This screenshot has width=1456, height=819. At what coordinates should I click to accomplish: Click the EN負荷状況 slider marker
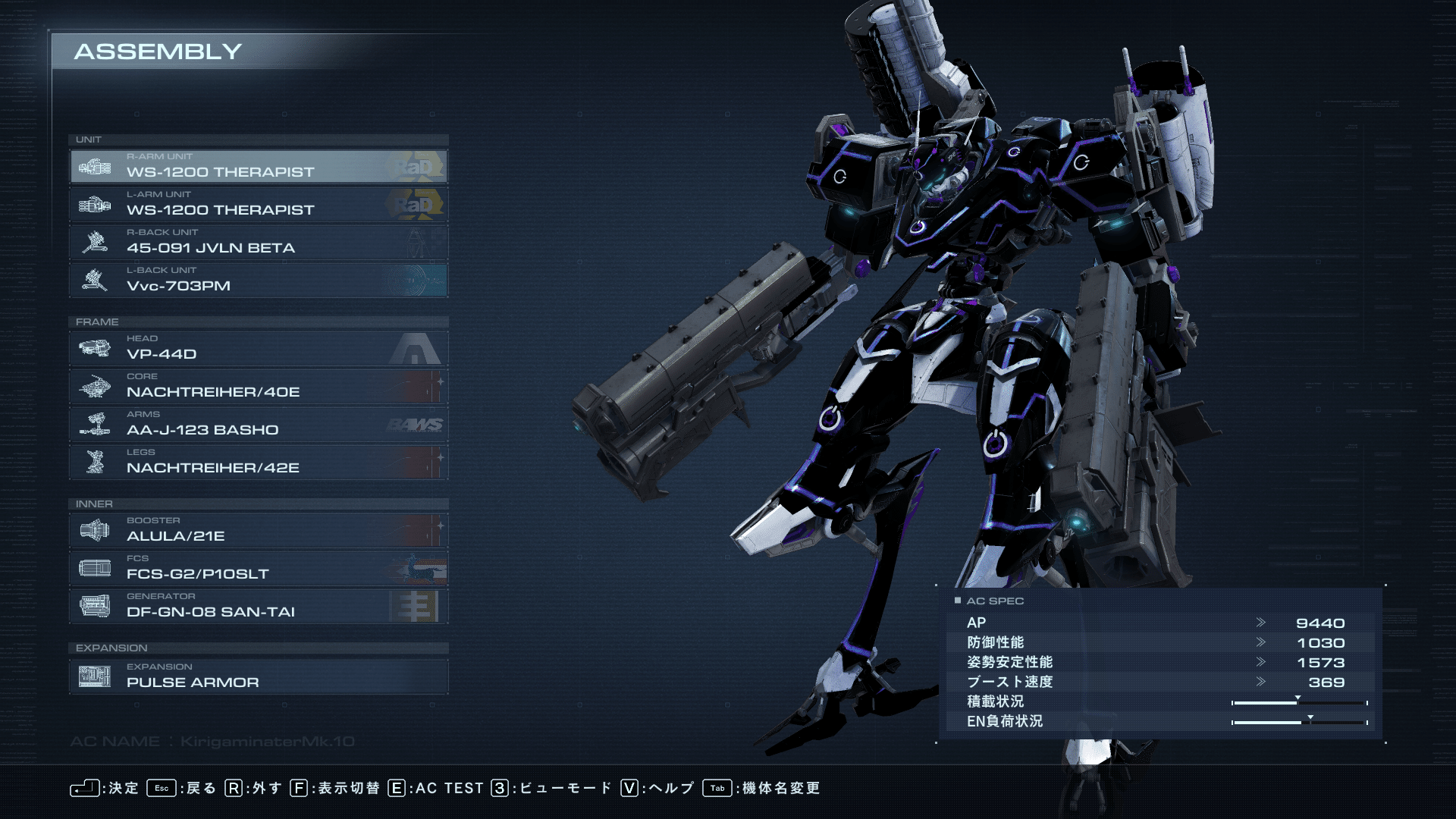pyautogui.click(x=1310, y=716)
